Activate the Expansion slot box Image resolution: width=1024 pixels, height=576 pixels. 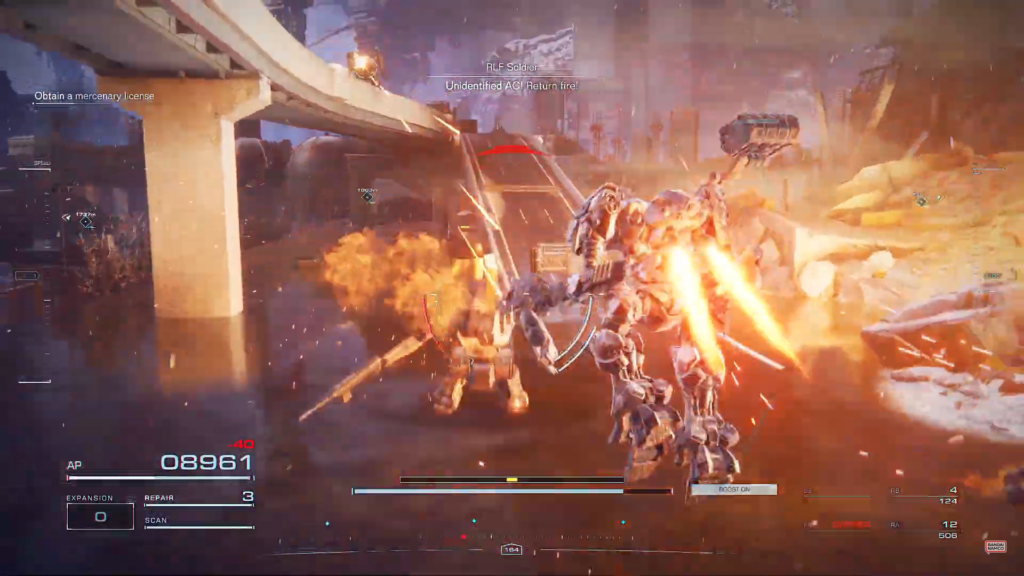[x=100, y=516]
